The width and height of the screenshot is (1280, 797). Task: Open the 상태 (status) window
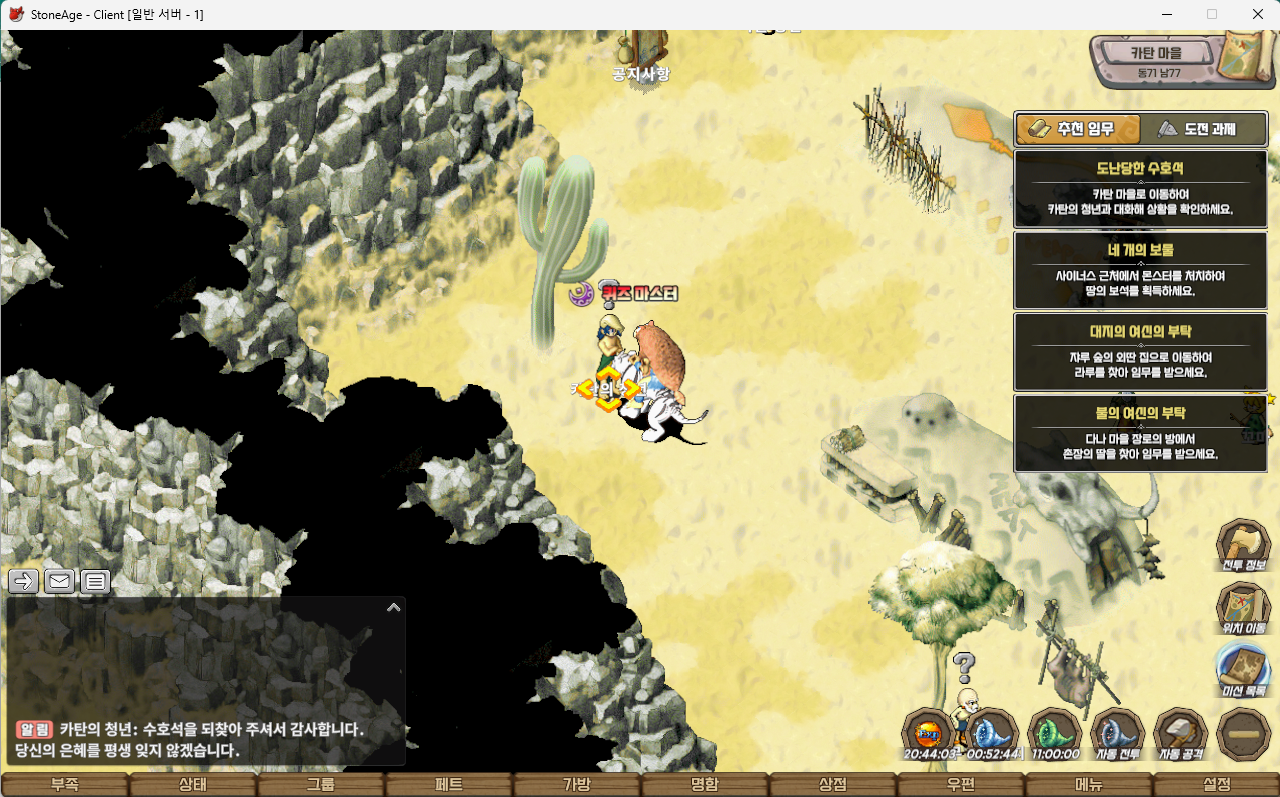point(192,785)
